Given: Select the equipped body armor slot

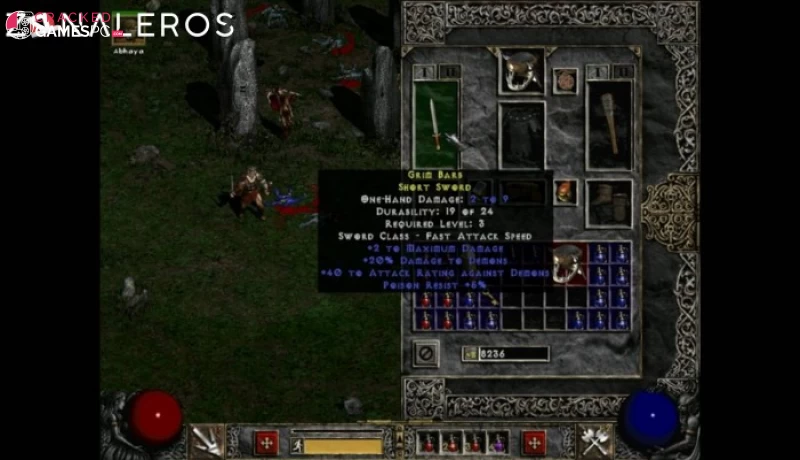Looking at the screenshot, I should [x=521, y=135].
